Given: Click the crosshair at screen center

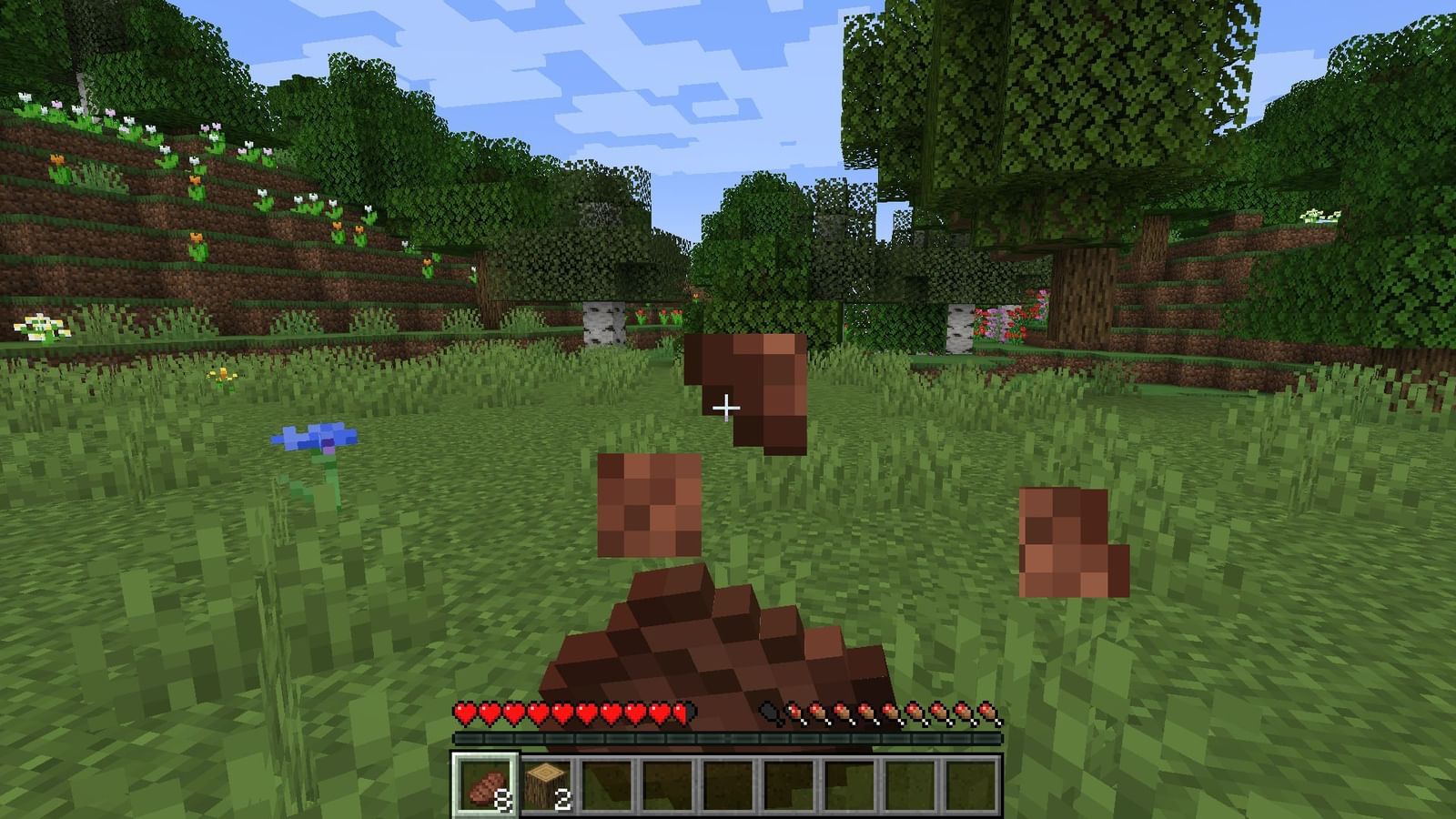Looking at the screenshot, I should click(x=728, y=408).
